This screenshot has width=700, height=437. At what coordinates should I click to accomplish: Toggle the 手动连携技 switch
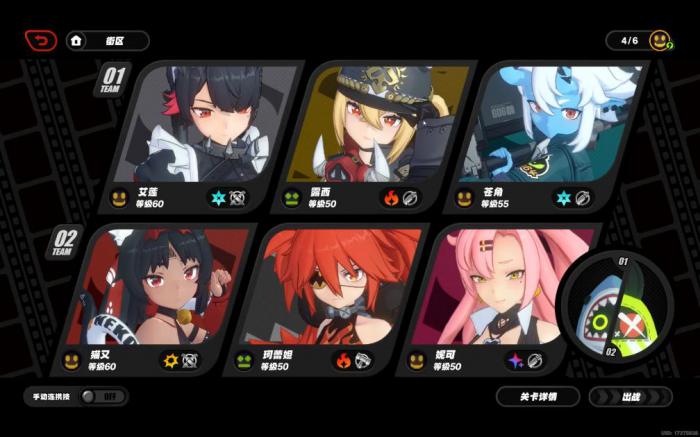pos(100,396)
